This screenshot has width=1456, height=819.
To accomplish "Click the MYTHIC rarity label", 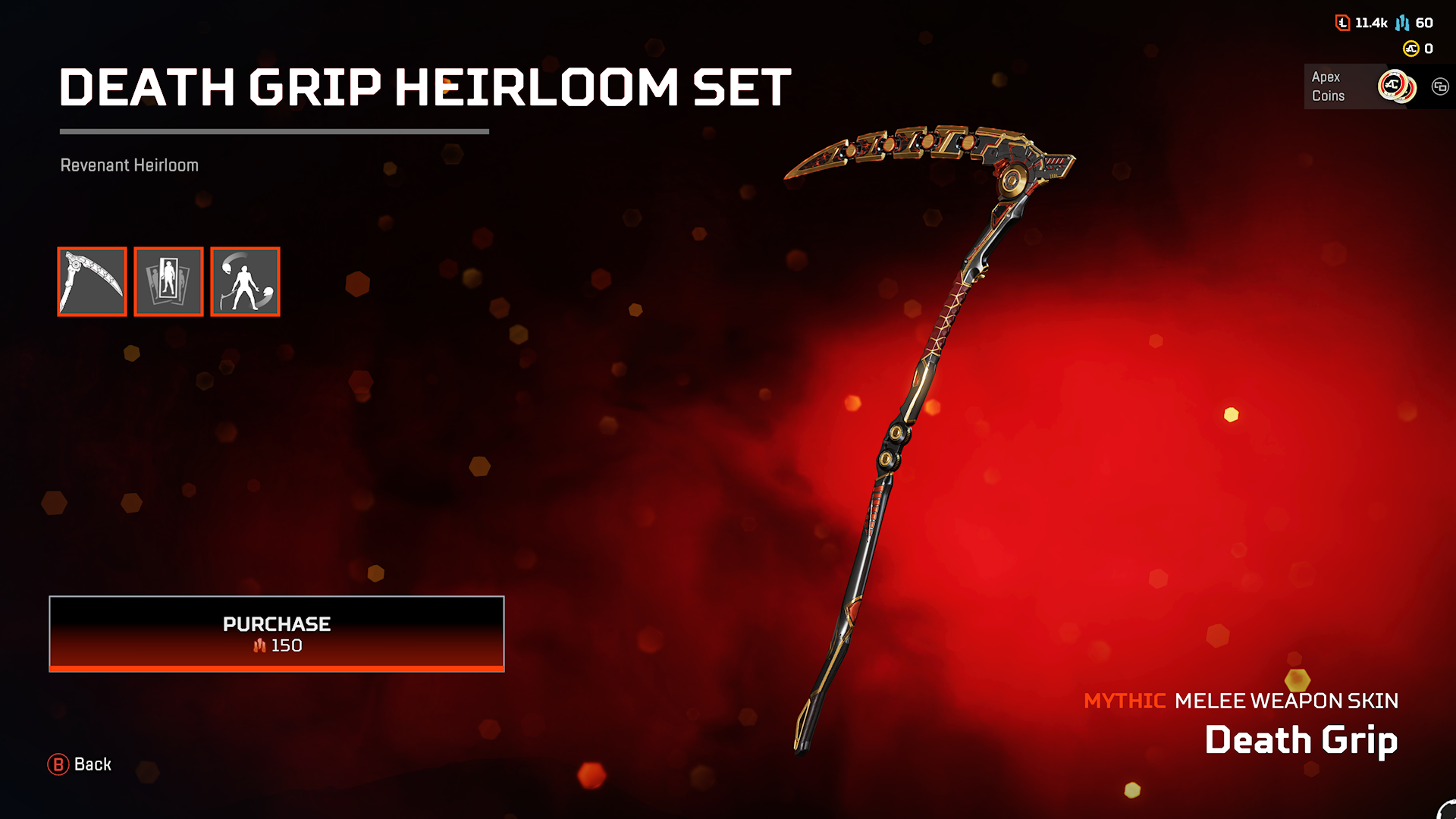I will click(1125, 701).
